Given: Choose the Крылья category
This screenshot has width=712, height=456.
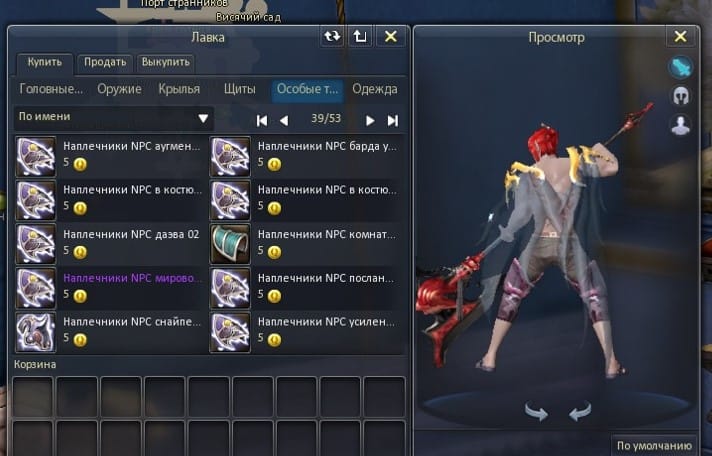Looking at the screenshot, I should coord(179,89).
